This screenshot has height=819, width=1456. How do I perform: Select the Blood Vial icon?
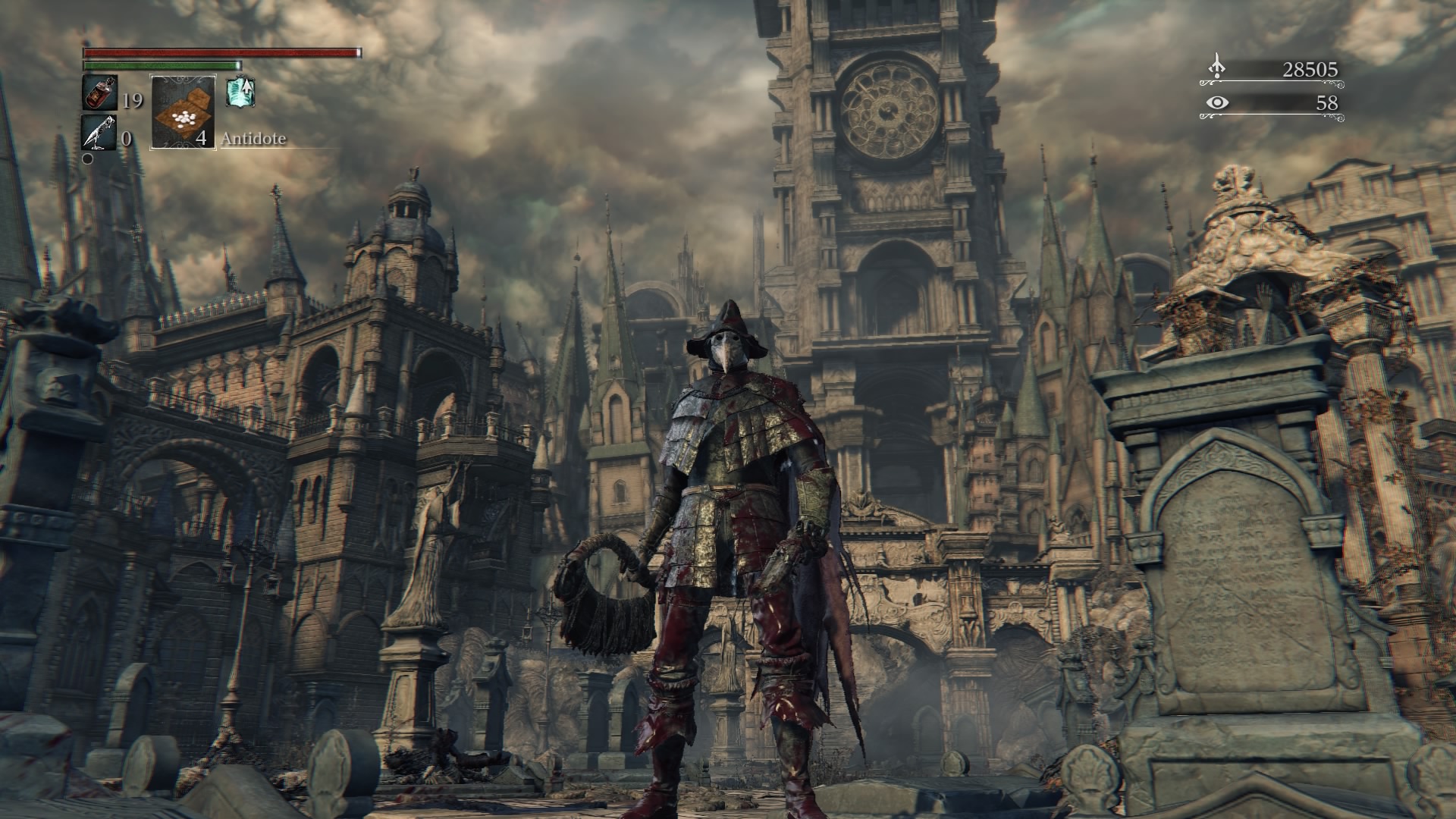click(99, 93)
